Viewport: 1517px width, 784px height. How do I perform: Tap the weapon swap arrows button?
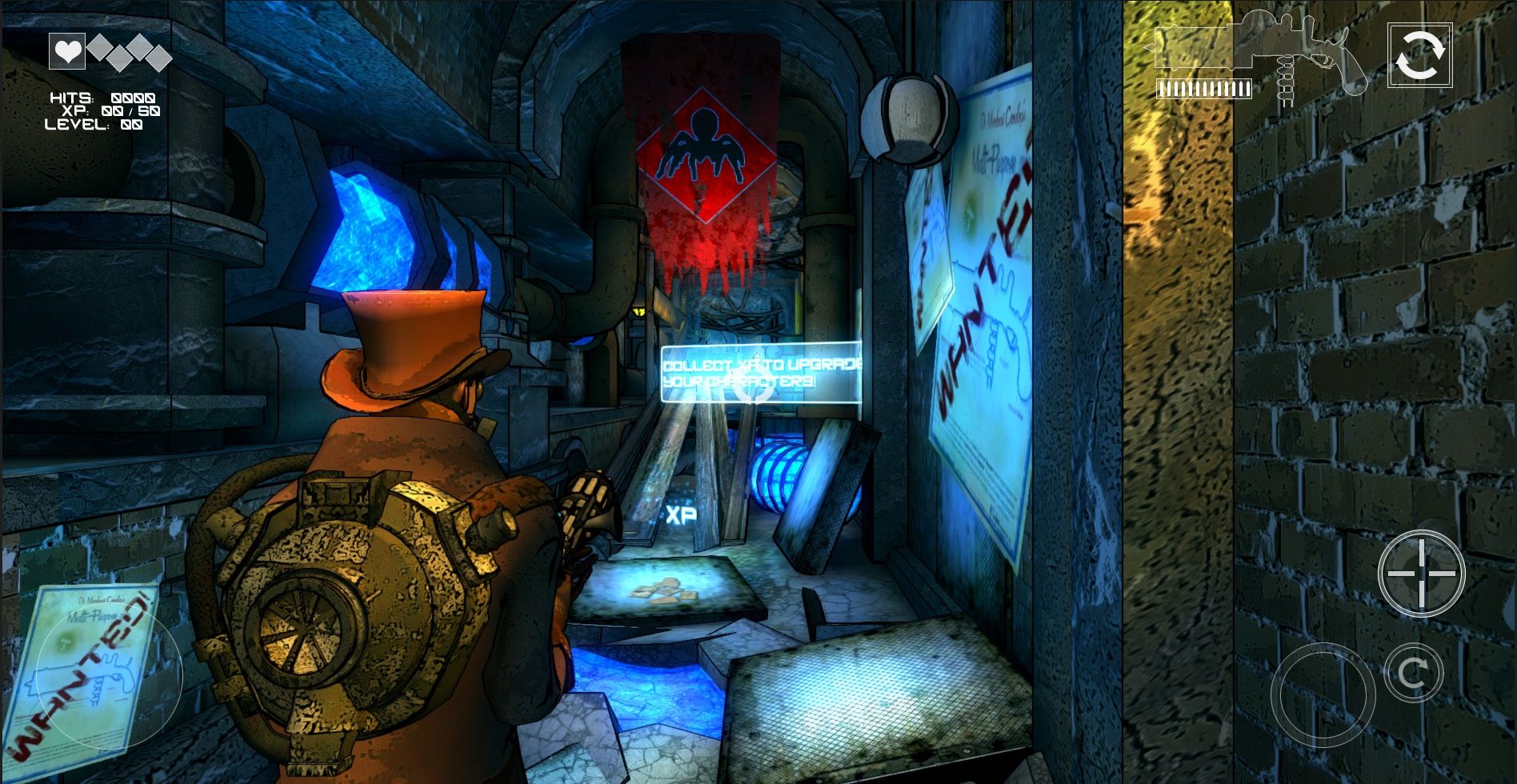[1419, 55]
